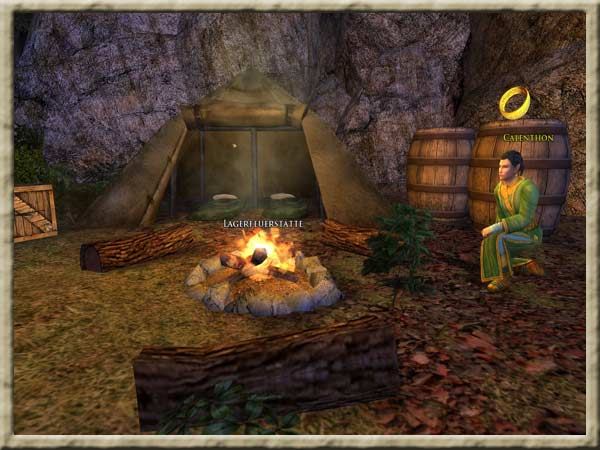The width and height of the screenshot is (600, 450).
Task: Select the Calenthon floating name label
Action: tap(527, 137)
